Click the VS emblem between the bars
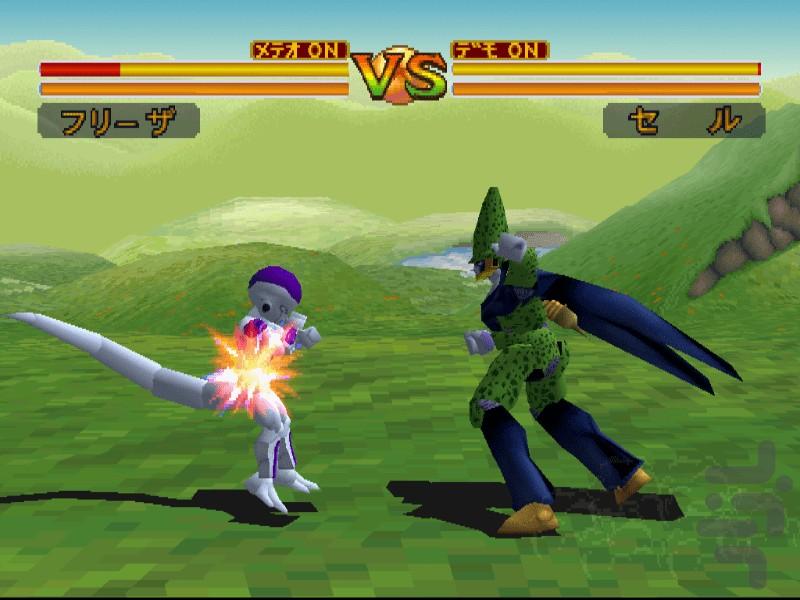The height and width of the screenshot is (600, 800). tap(399, 73)
